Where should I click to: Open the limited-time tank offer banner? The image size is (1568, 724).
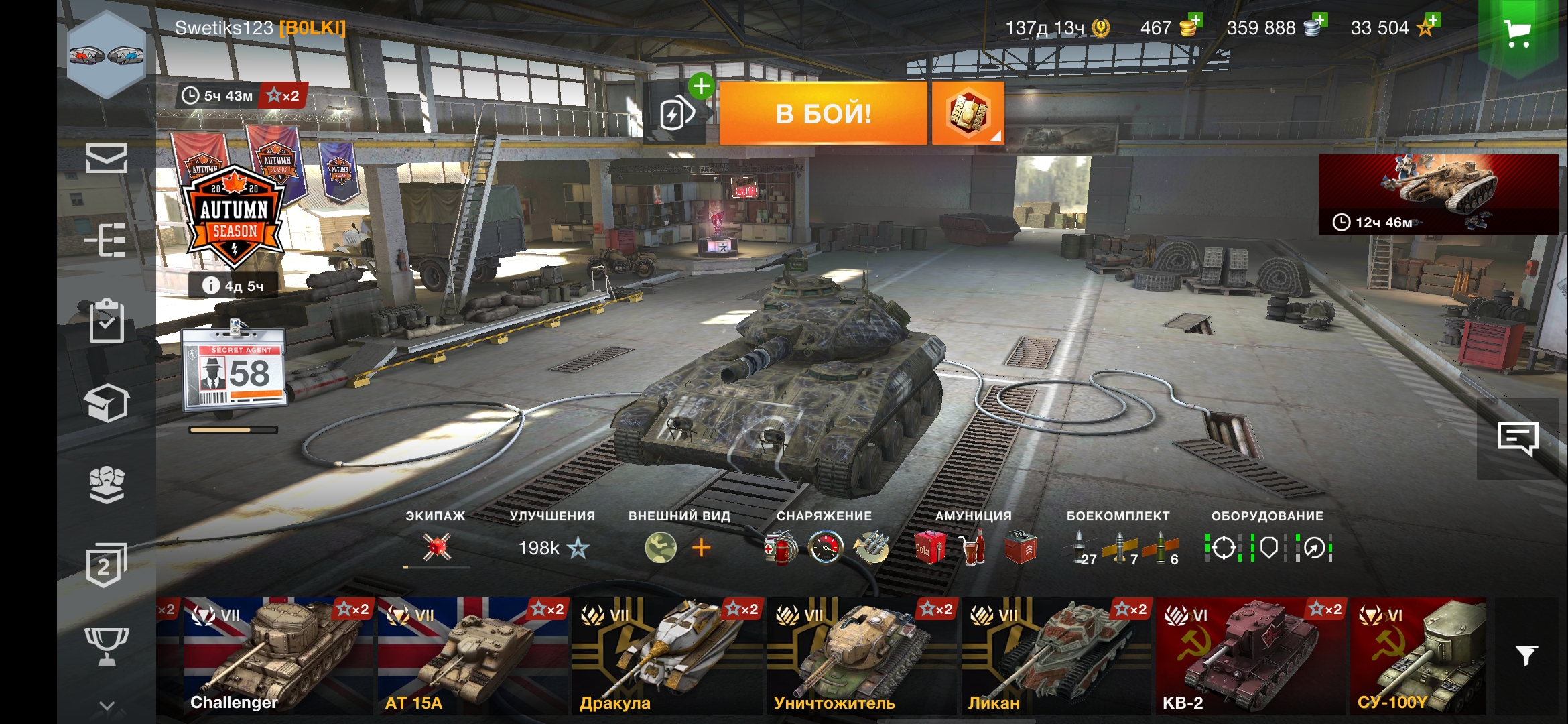1437,194
